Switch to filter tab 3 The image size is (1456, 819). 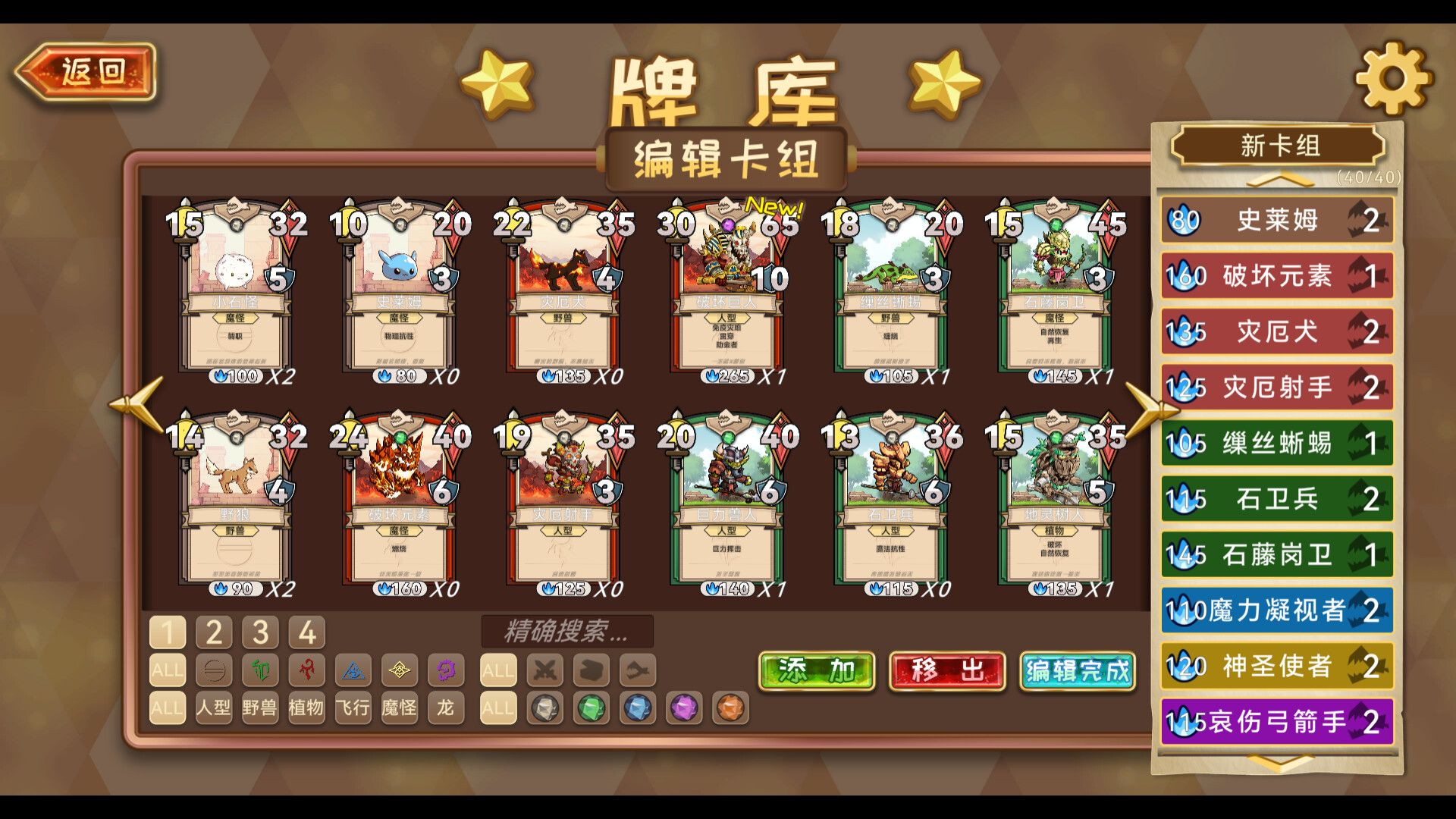pyautogui.click(x=260, y=631)
